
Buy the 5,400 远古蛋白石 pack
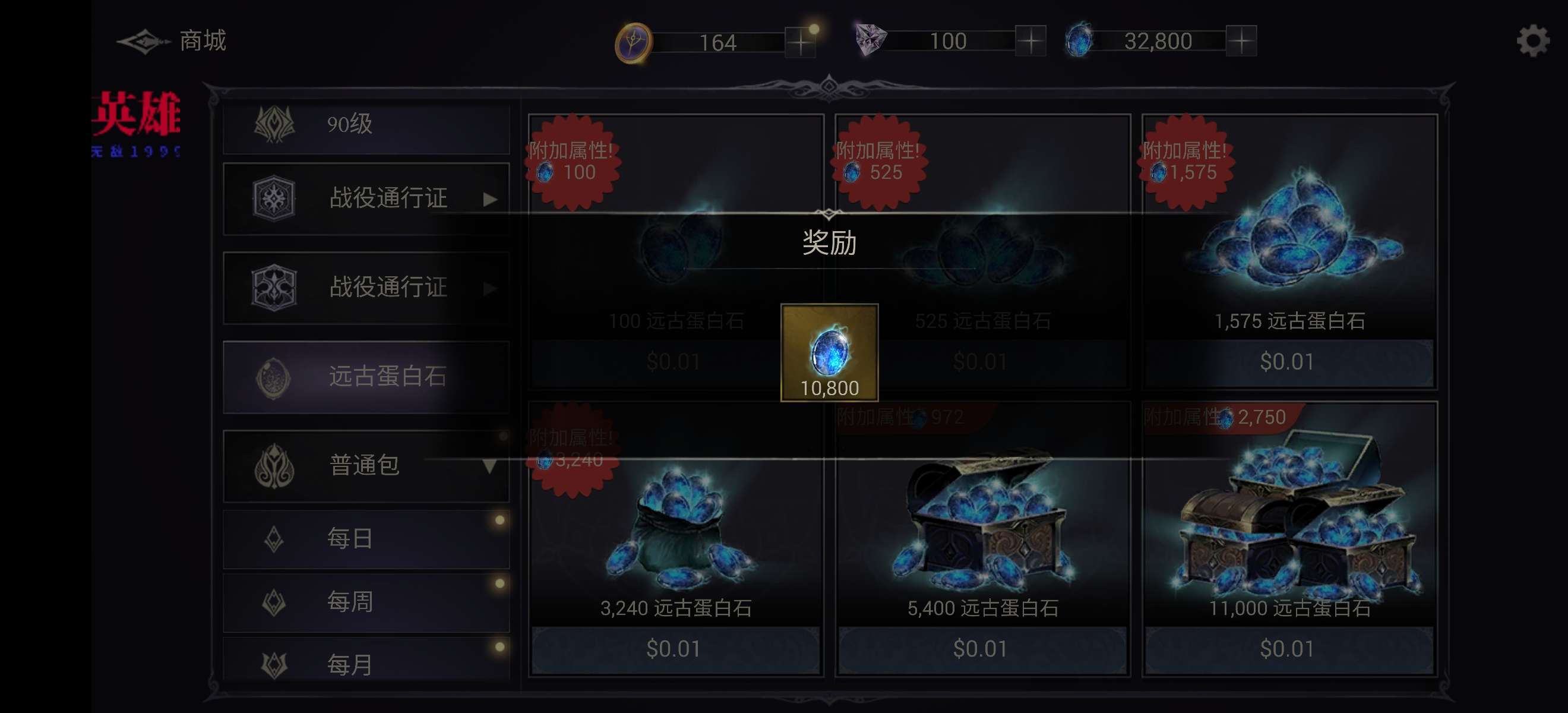point(982,648)
